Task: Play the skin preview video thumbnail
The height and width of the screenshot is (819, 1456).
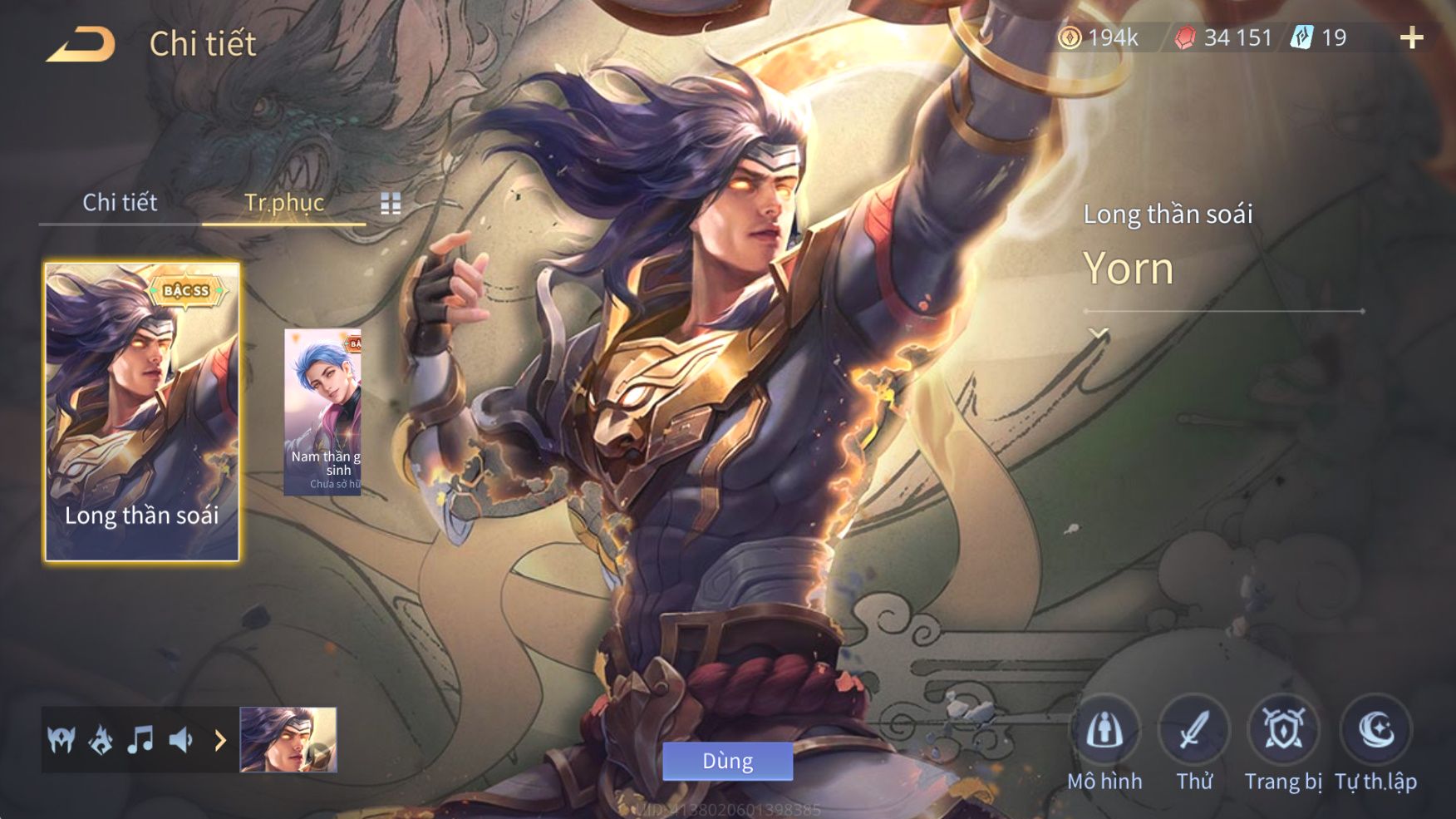Action: (288, 739)
